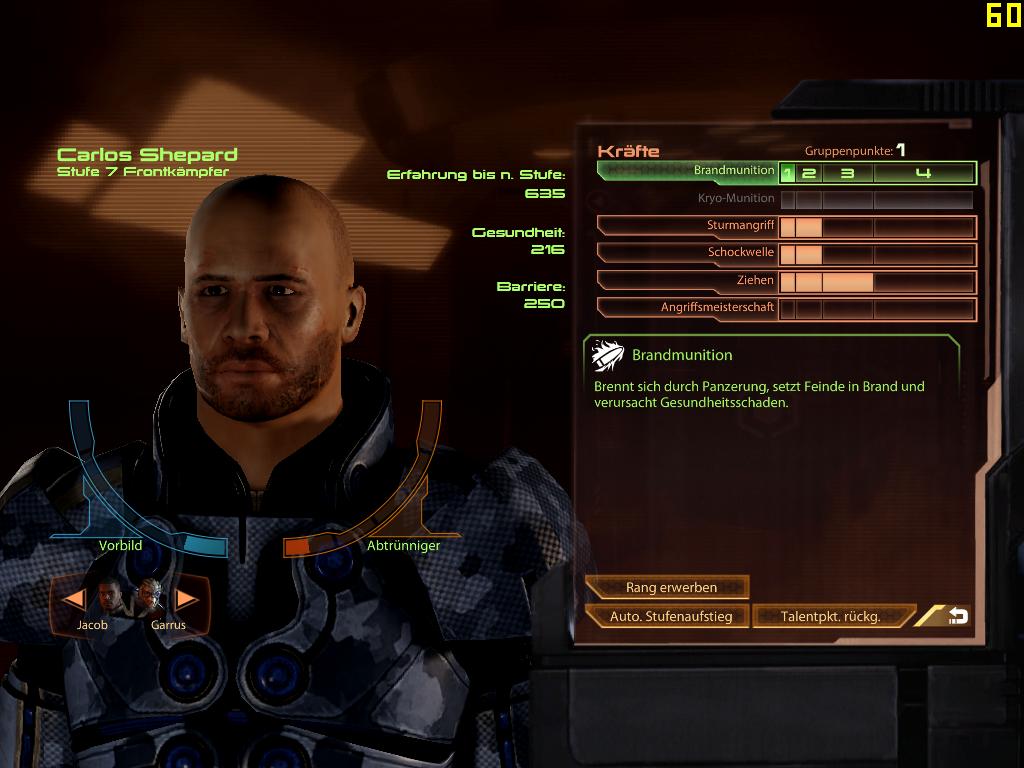
Task: Activate Auto. Stufenaufstieg
Action: click(670, 616)
